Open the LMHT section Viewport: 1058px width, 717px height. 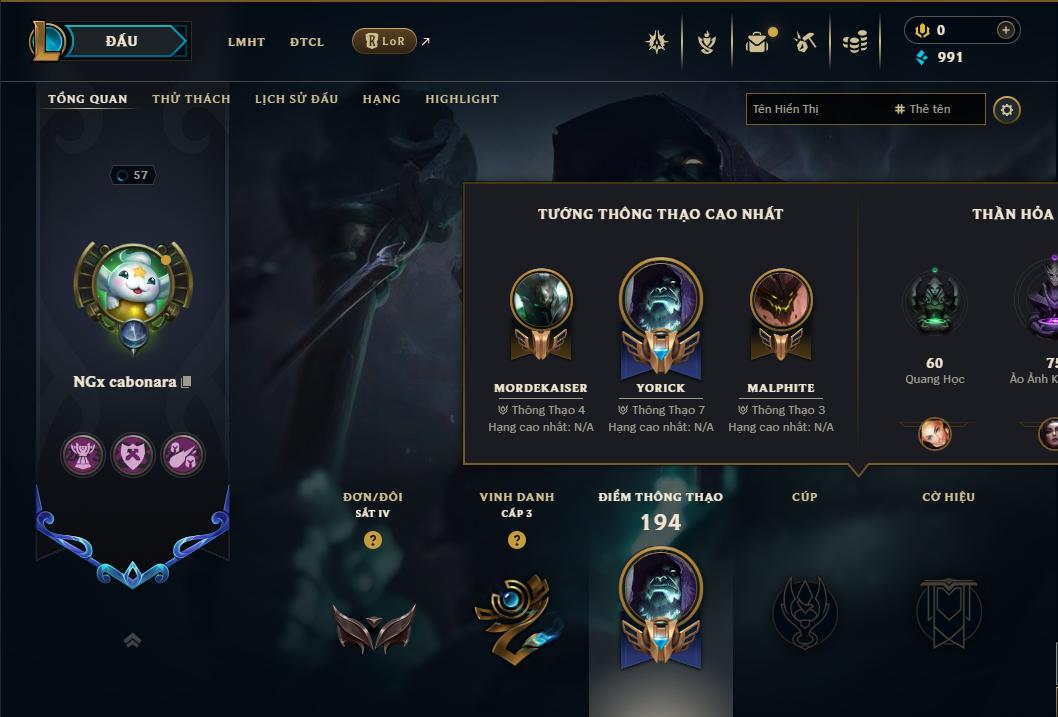(x=246, y=42)
